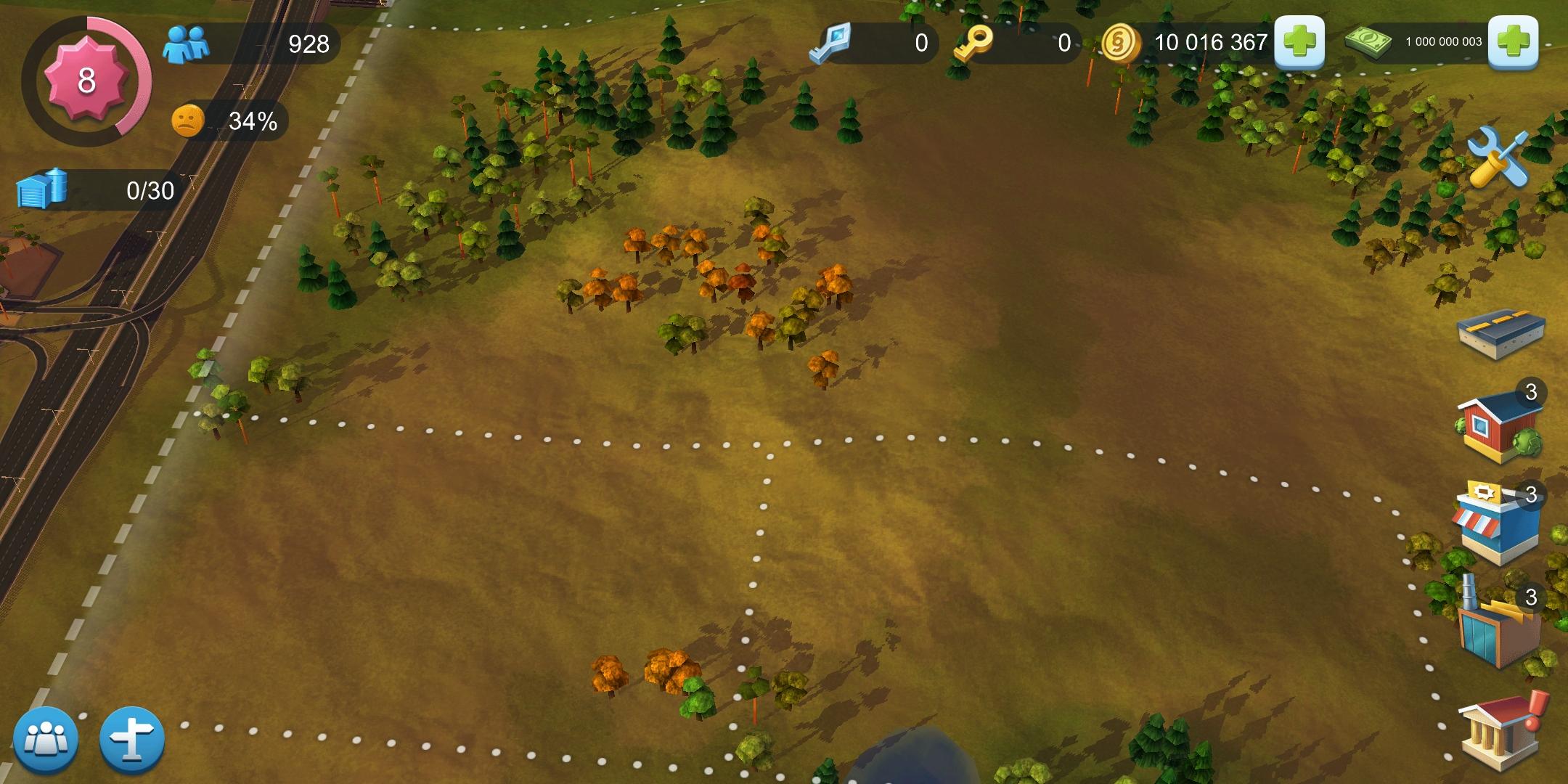Buy SimCash with green plus button
This screenshot has height=784, width=1568.
pos(1513,43)
